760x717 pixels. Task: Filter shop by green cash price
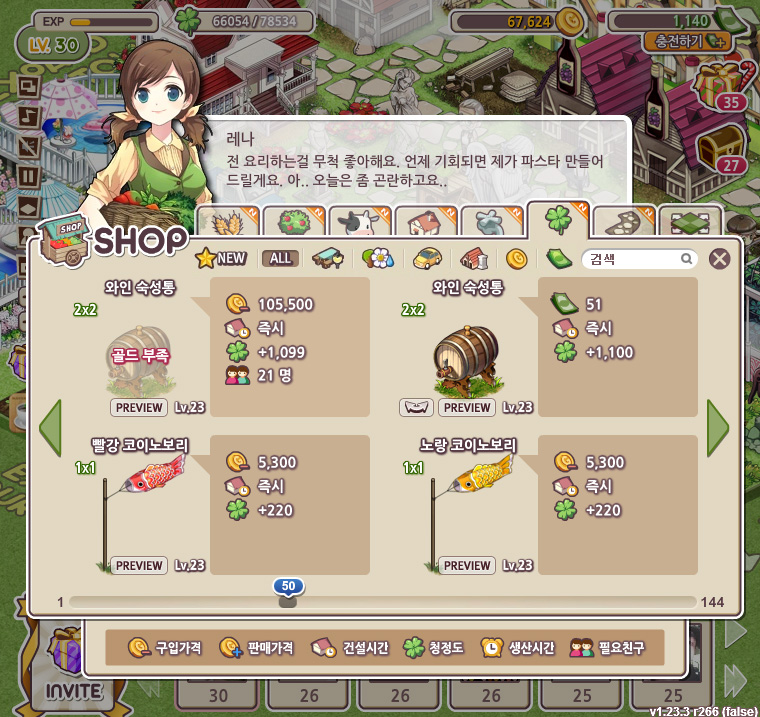[559, 259]
